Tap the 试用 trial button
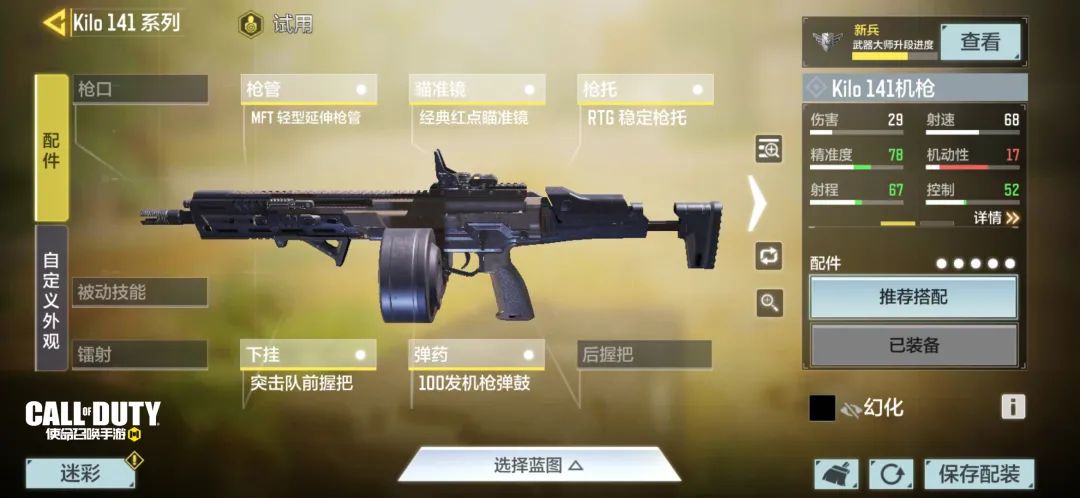This screenshot has width=1080, height=498. (x=277, y=24)
